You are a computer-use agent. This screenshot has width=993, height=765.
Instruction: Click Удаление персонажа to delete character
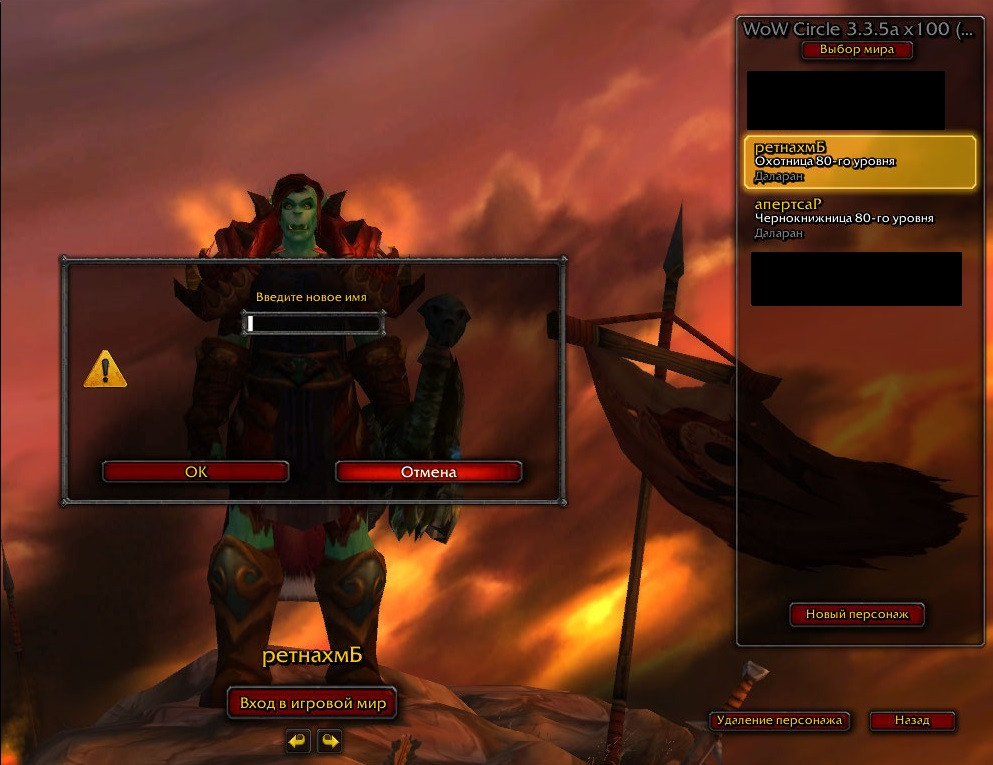click(x=780, y=720)
